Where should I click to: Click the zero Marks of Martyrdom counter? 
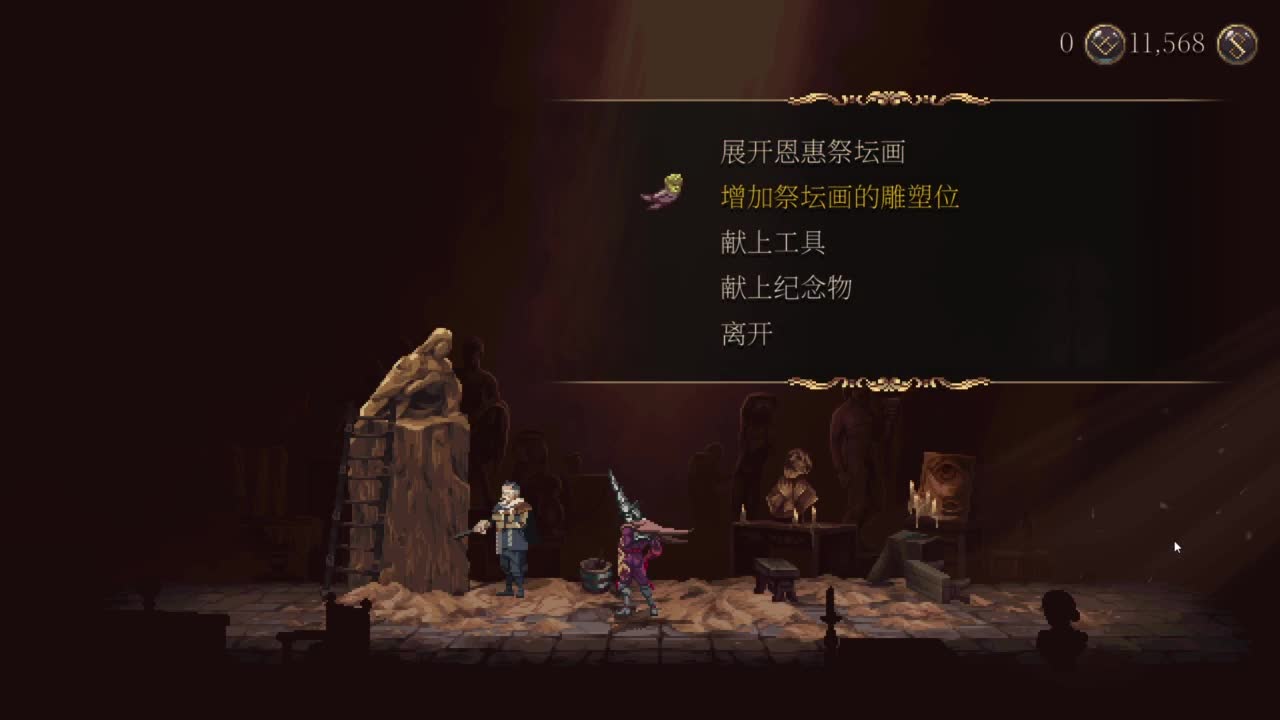click(1066, 44)
